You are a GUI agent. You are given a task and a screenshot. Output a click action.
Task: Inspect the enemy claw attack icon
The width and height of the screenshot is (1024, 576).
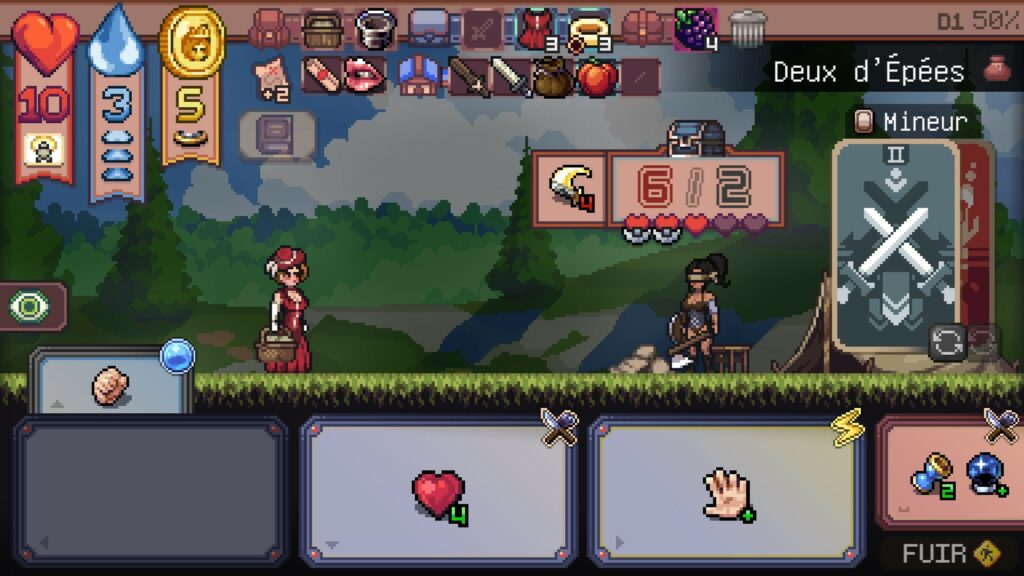tap(569, 189)
